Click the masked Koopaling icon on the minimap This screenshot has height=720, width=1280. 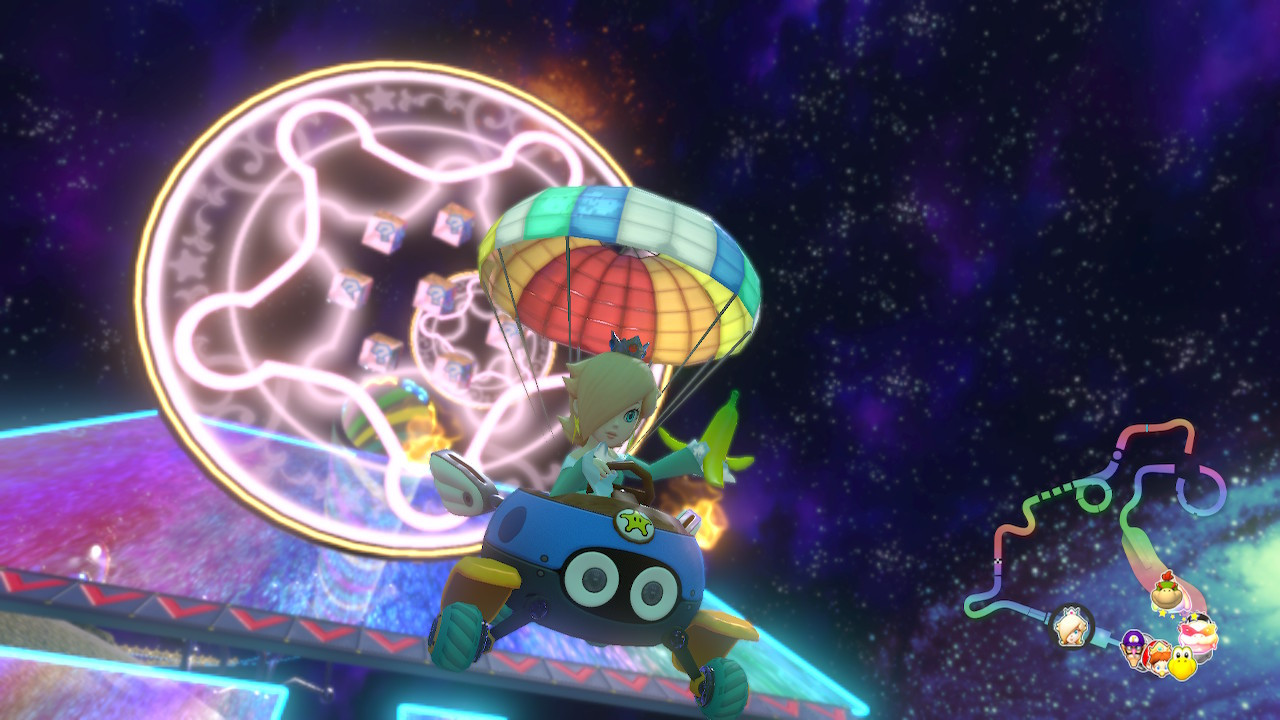[x=1196, y=633]
